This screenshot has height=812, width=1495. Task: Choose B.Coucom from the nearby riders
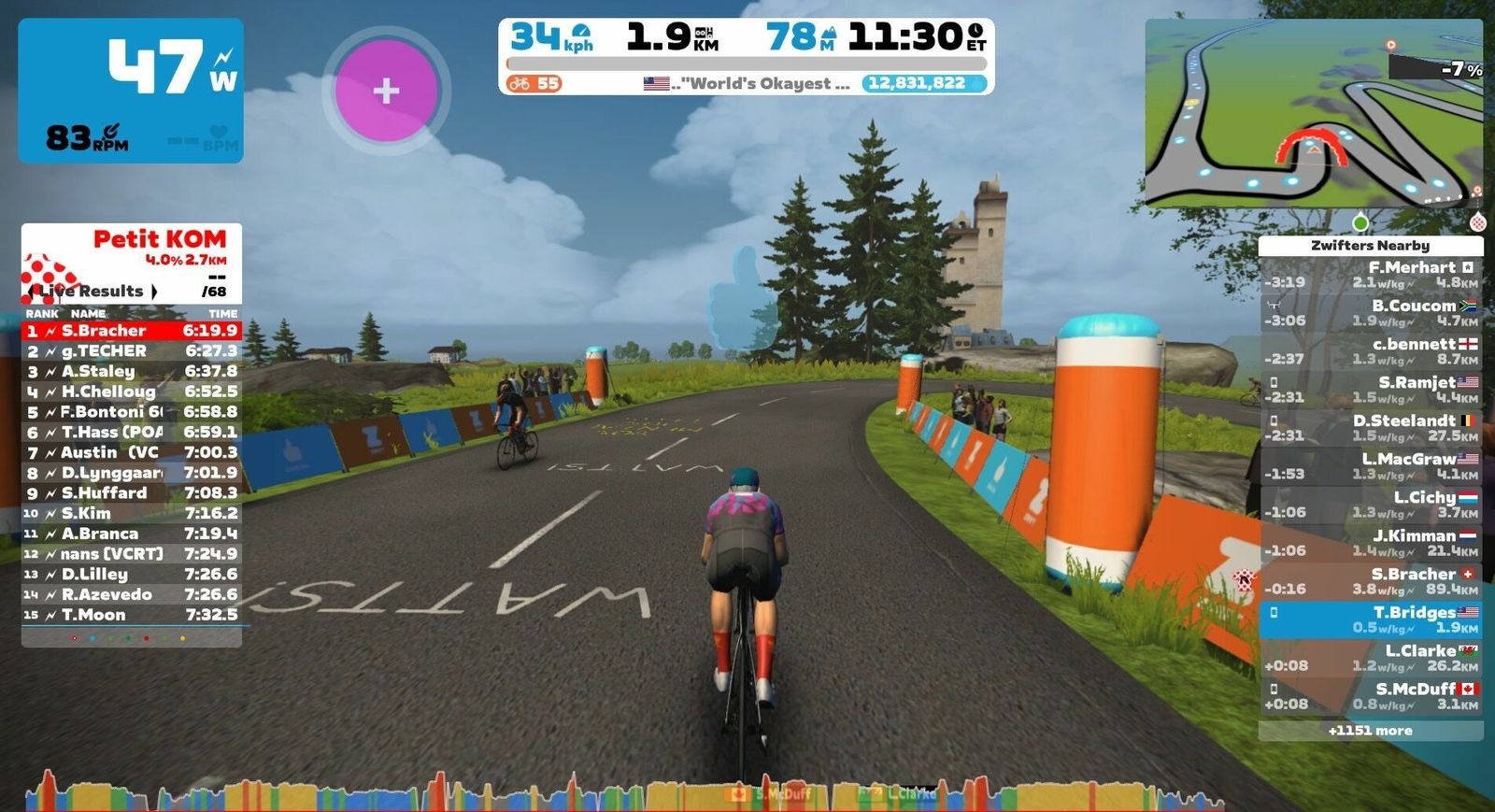tap(1370, 313)
